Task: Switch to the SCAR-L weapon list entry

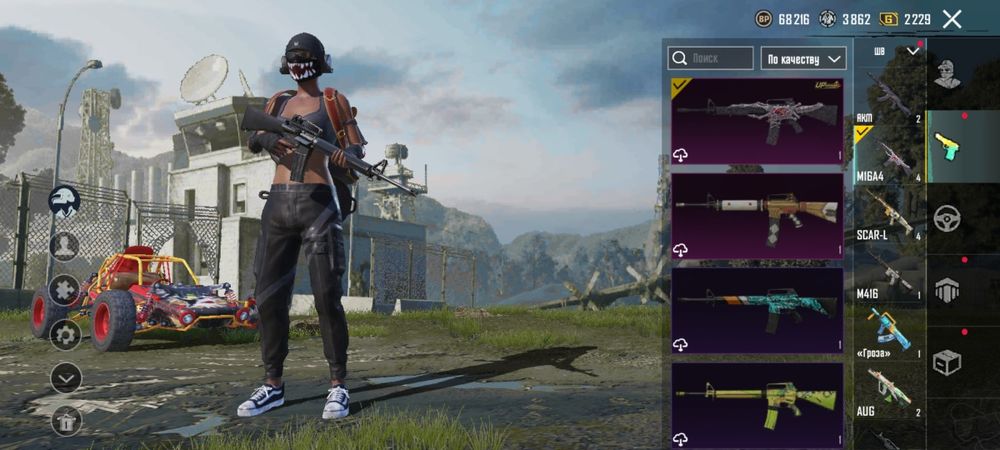Action: pos(887,215)
